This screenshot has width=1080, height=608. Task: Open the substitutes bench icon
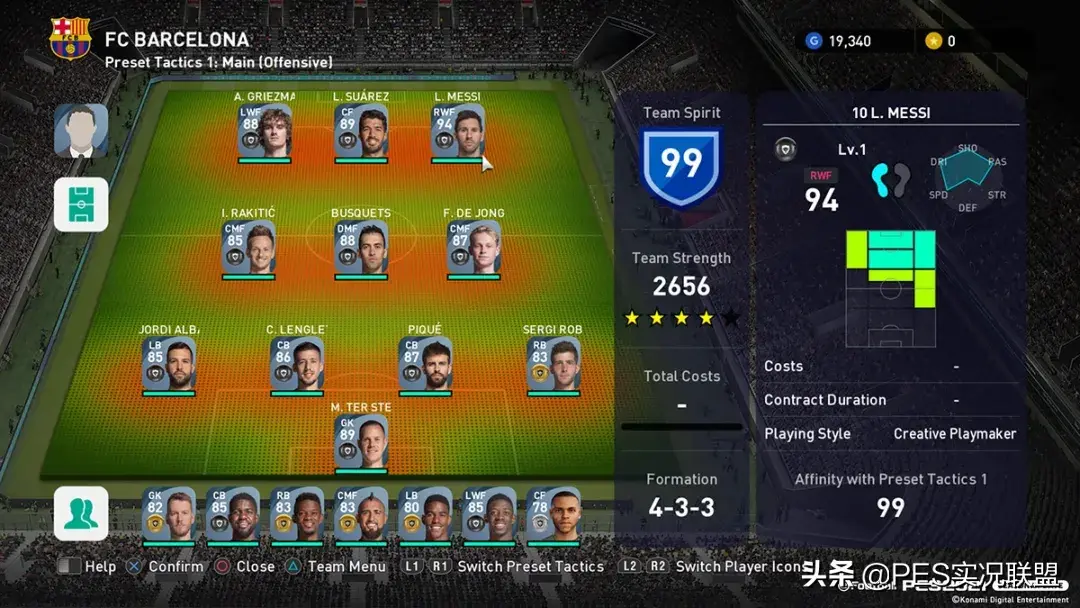pyautogui.click(x=81, y=513)
